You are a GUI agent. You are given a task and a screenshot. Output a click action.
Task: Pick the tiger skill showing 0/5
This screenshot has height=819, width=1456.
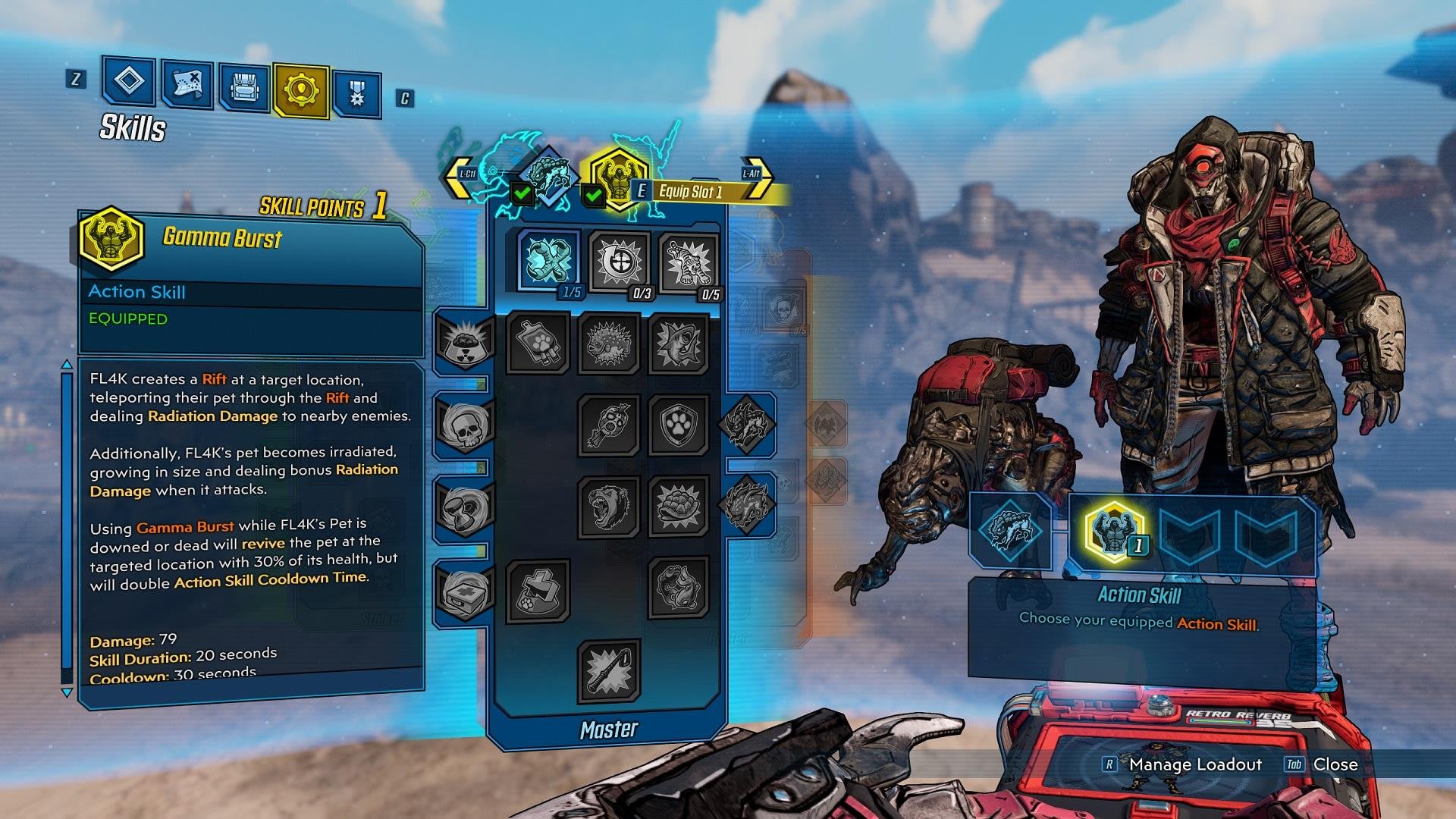(688, 264)
